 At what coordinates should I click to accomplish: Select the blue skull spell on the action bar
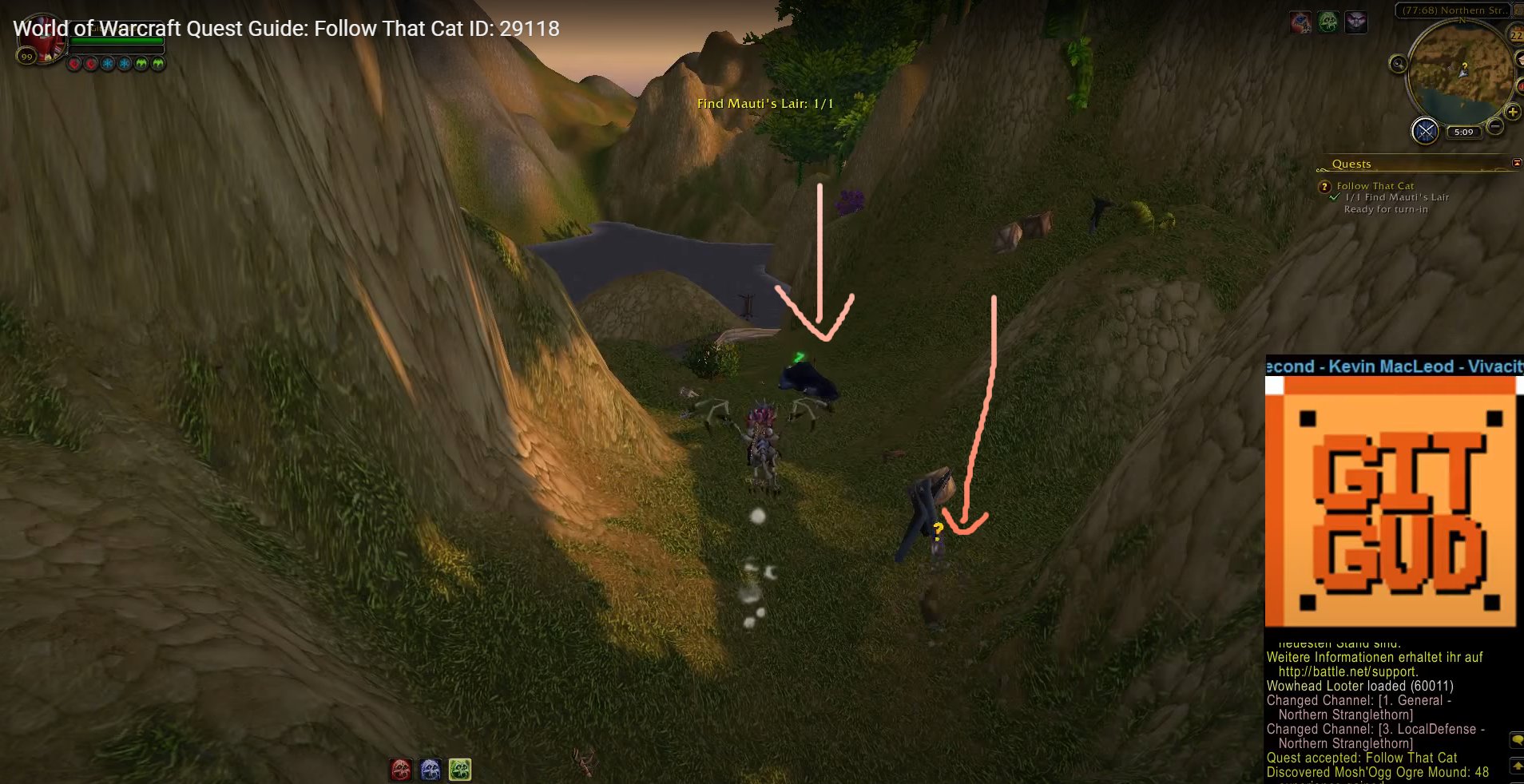coord(431,769)
